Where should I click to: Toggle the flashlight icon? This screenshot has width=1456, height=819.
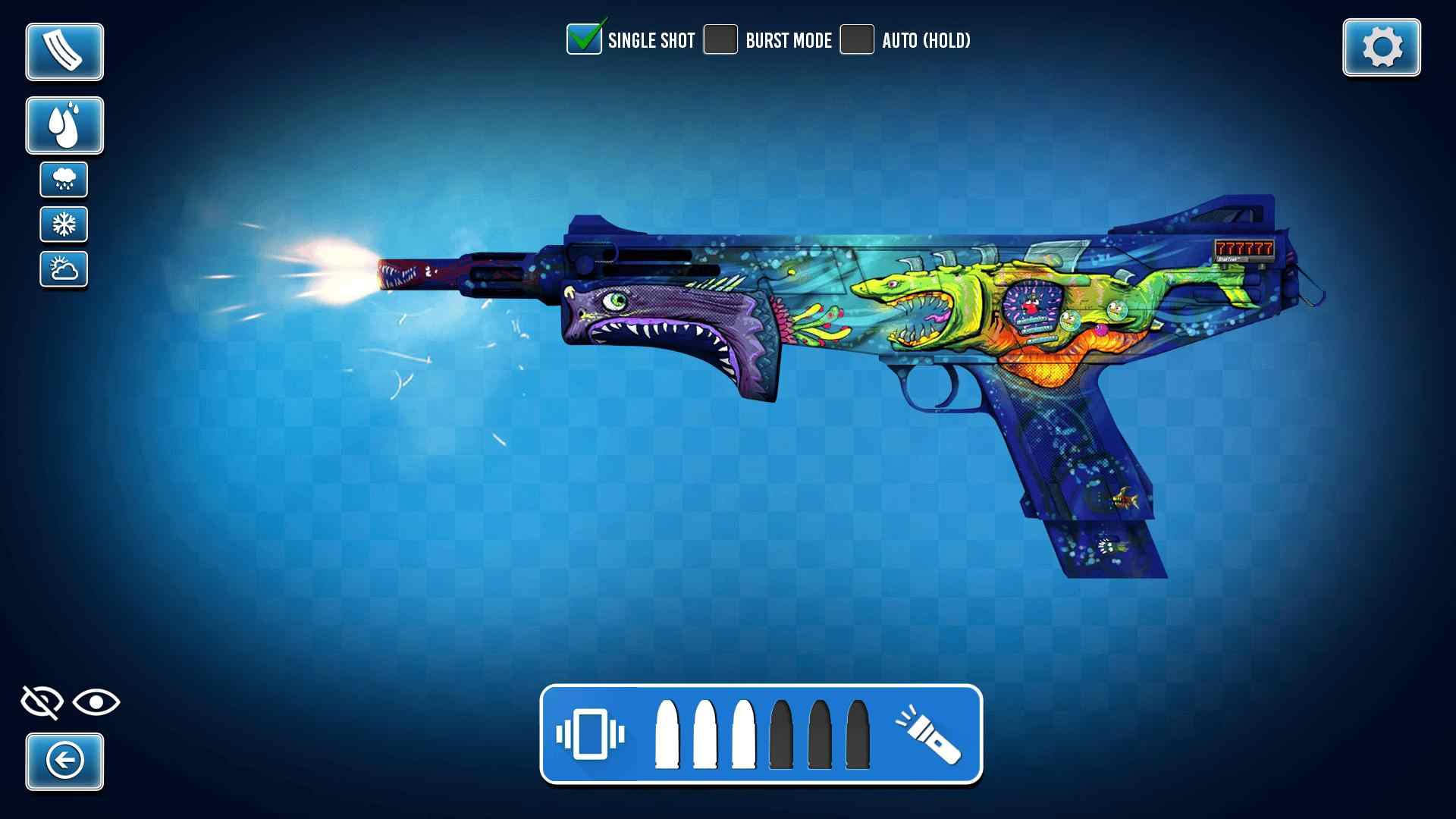pos(928,734)
